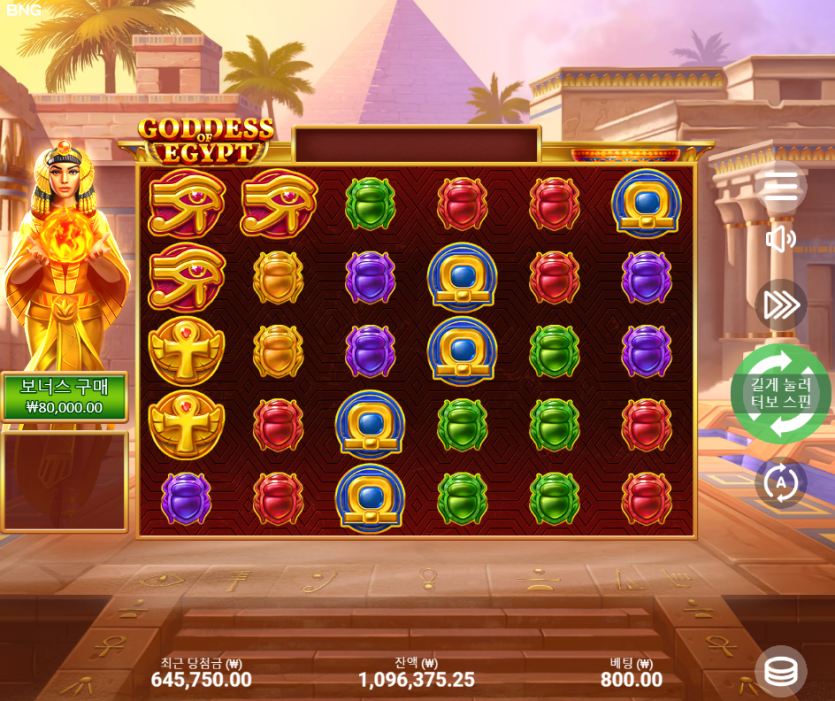Open the bet coin stack button

tap(781, 671)
